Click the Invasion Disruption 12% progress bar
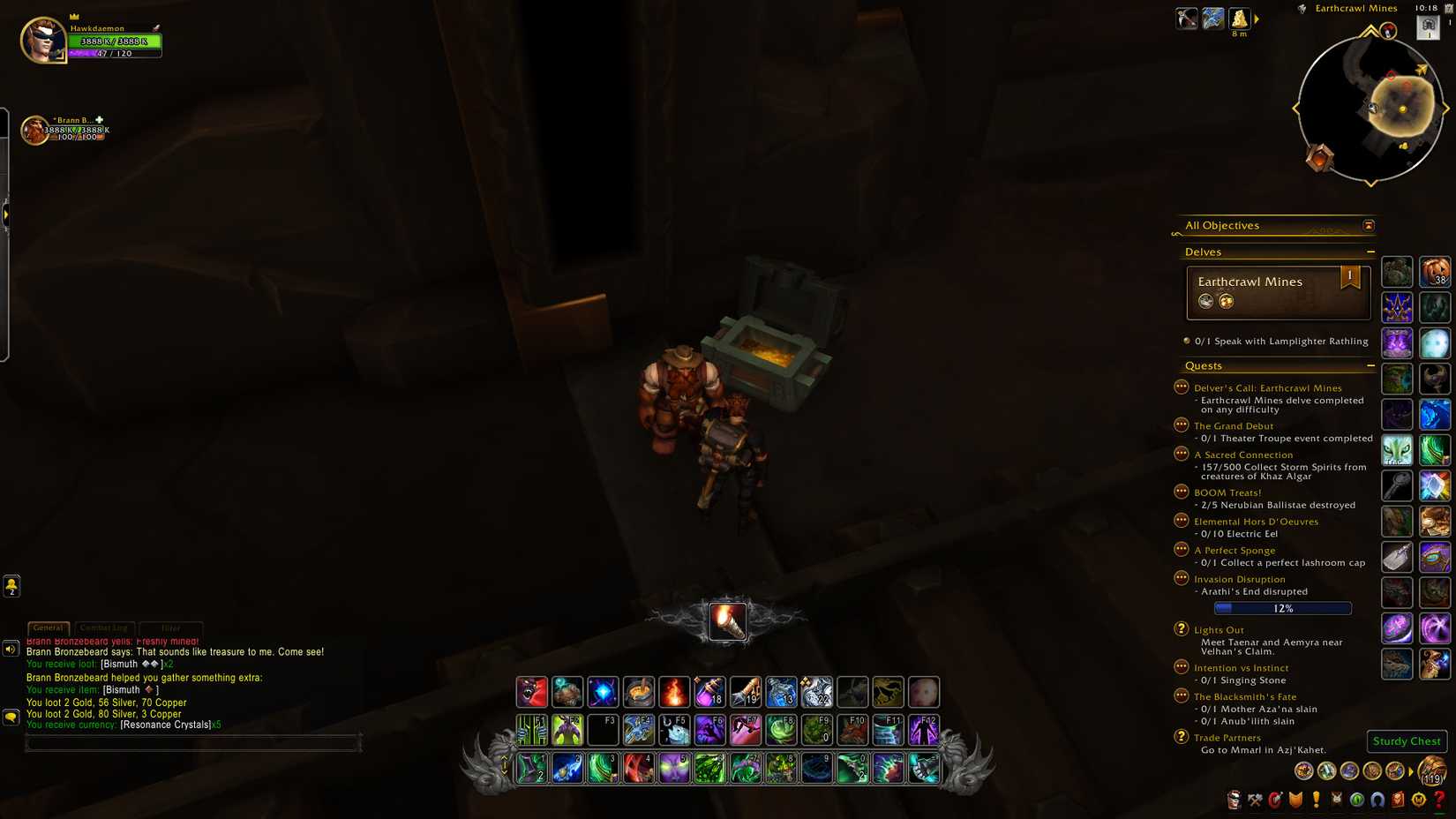 (1282, 608)
